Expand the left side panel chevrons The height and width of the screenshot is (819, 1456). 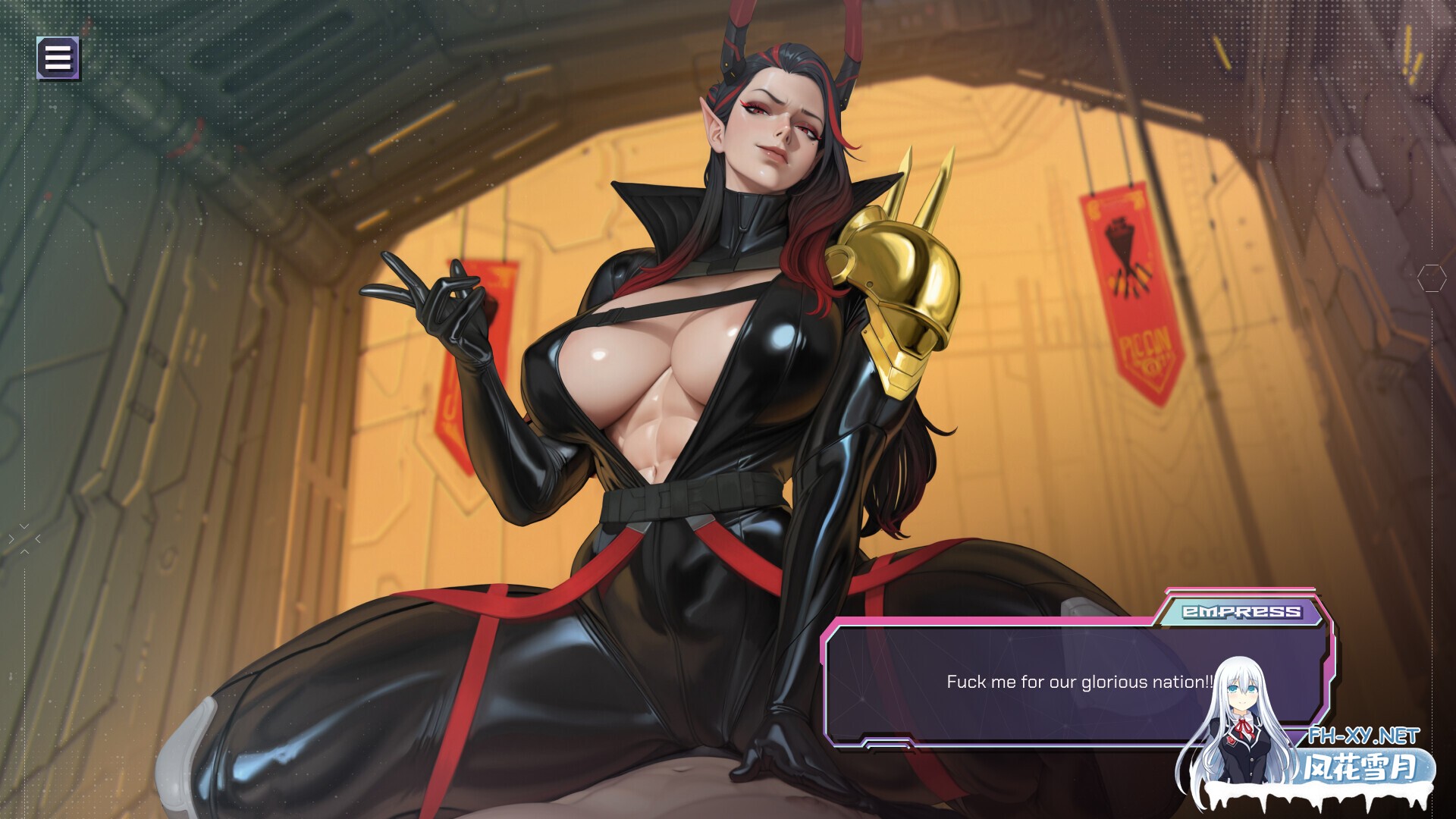[24, 538]
